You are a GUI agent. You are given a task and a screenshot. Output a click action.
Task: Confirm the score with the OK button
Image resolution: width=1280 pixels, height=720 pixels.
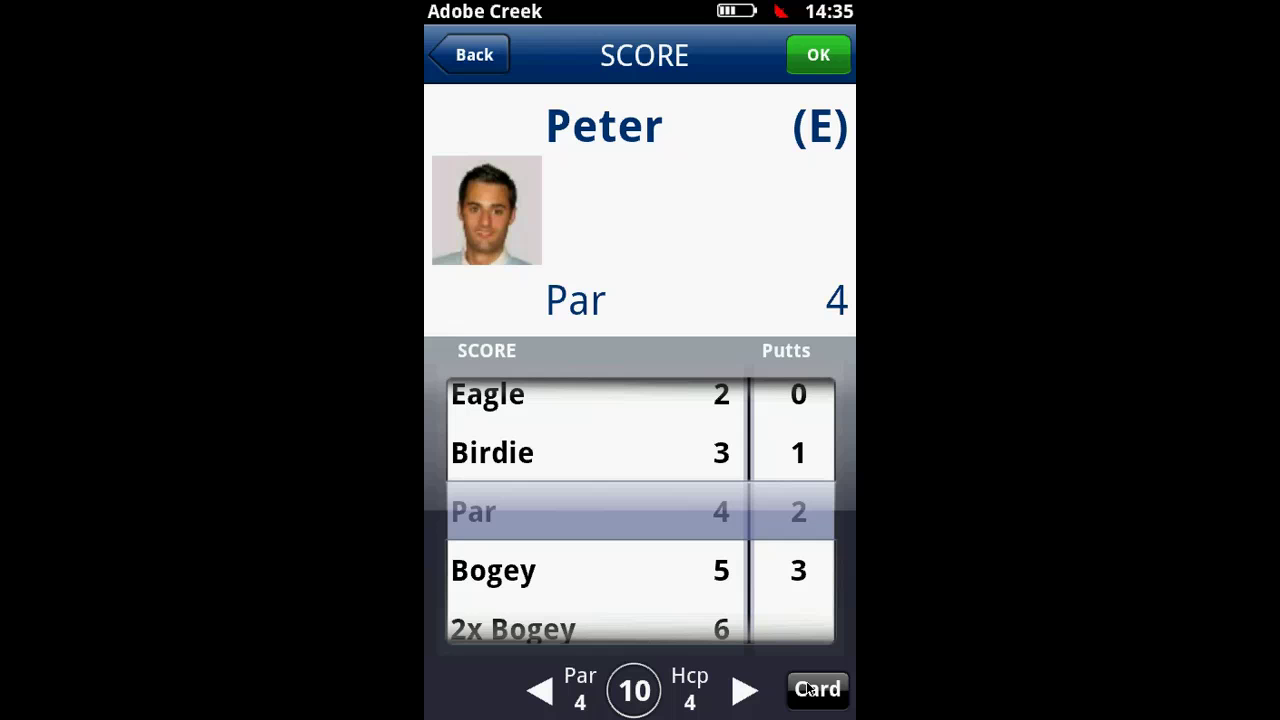[x=818, y=54]
